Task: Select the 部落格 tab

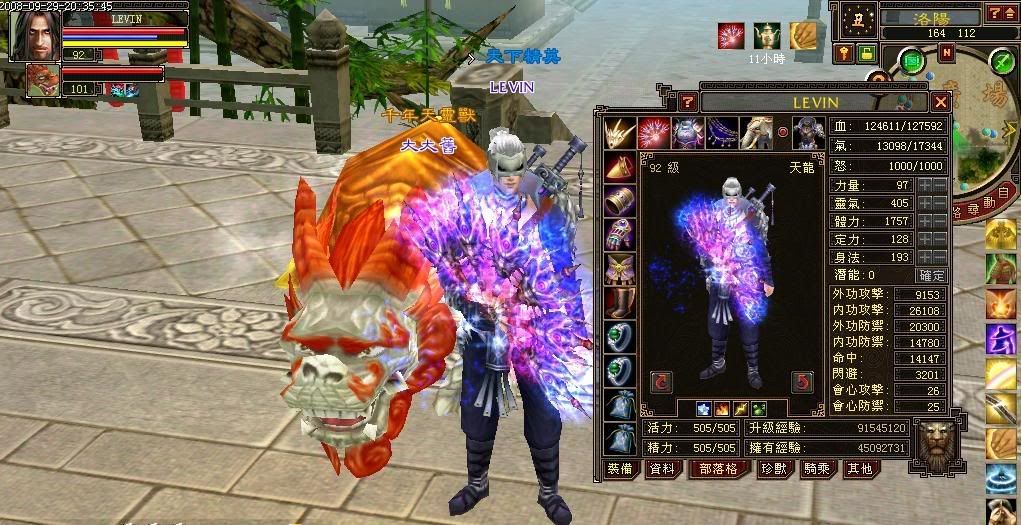Action: [717, 468]
